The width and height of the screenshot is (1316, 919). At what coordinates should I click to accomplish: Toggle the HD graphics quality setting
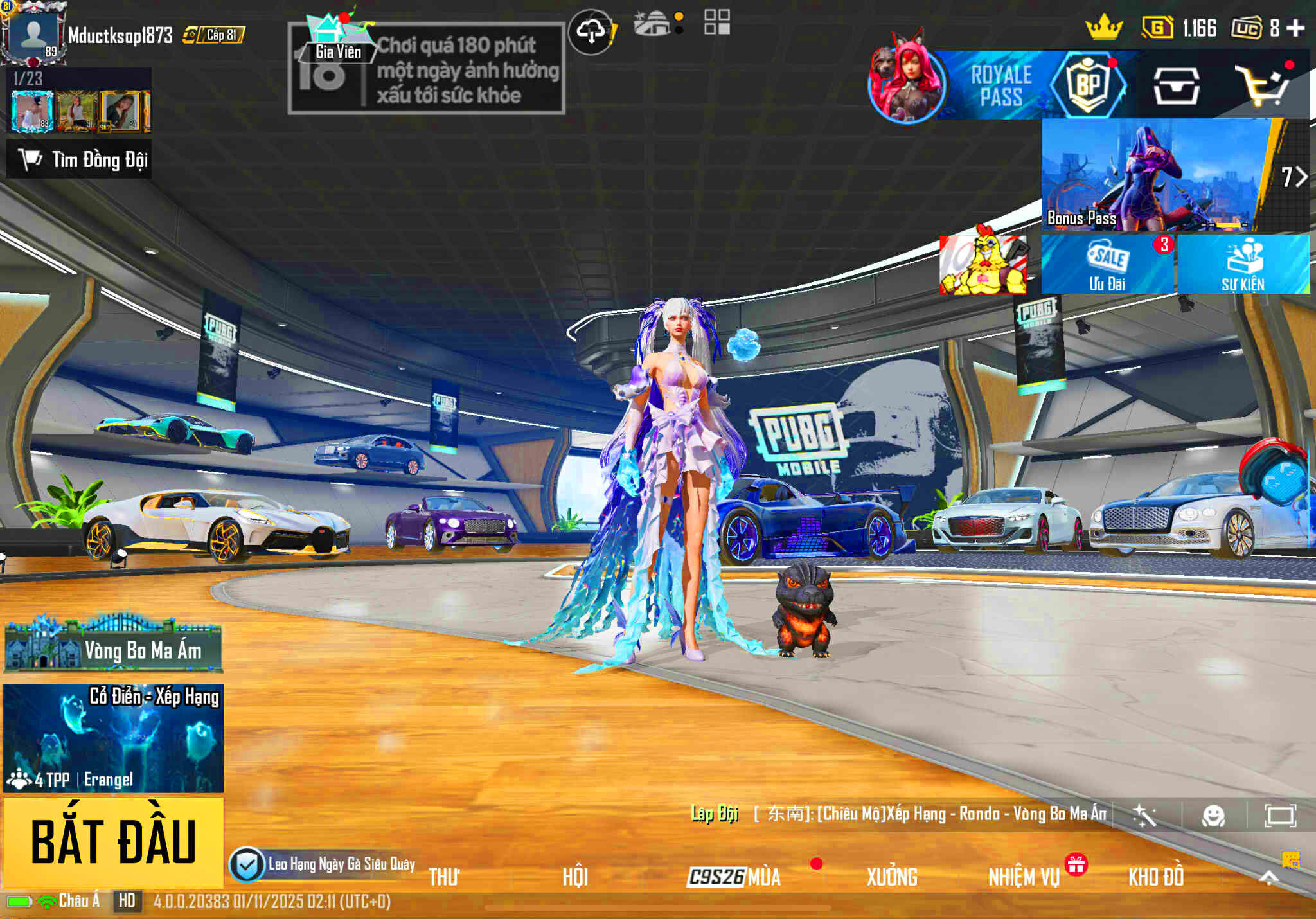coord(126,900)
